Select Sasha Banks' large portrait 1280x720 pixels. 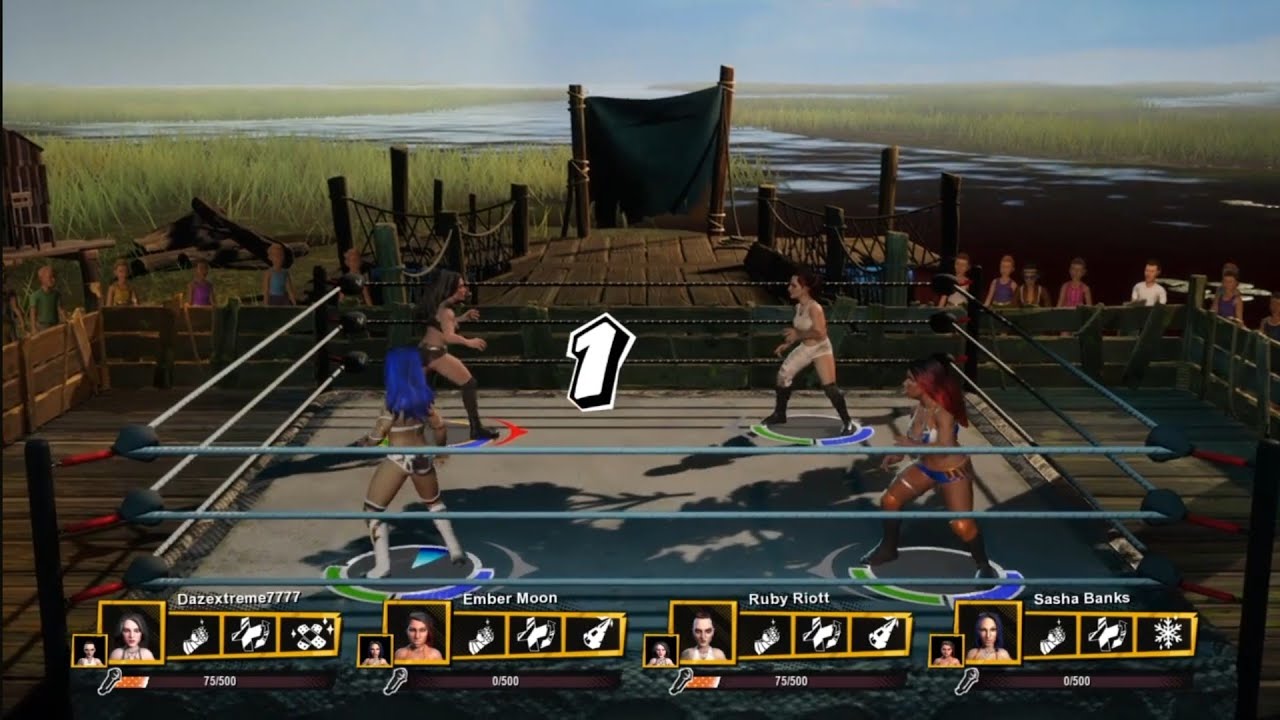(987, 632)
